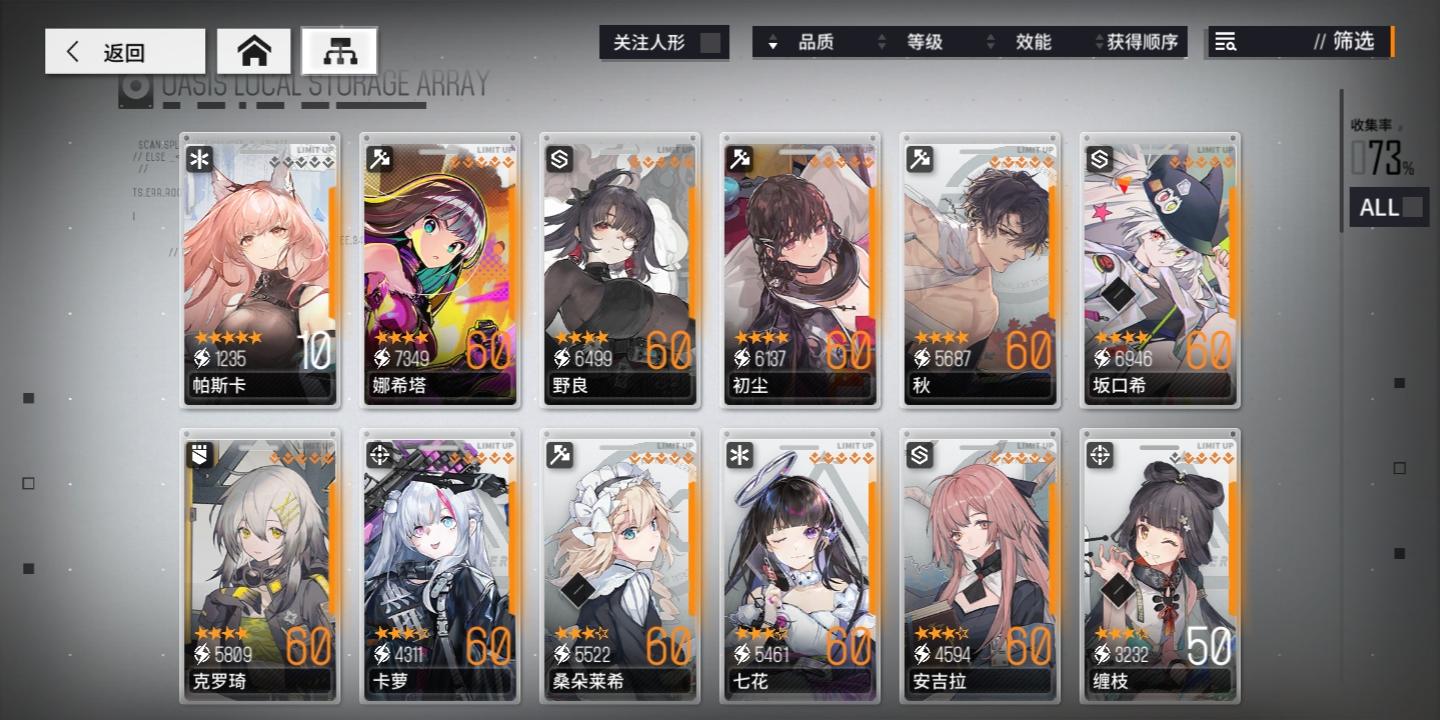Open the home screen via the house icon
Image resolution: width=1440 pixels, height=720 pixels.
pos(255,49)
